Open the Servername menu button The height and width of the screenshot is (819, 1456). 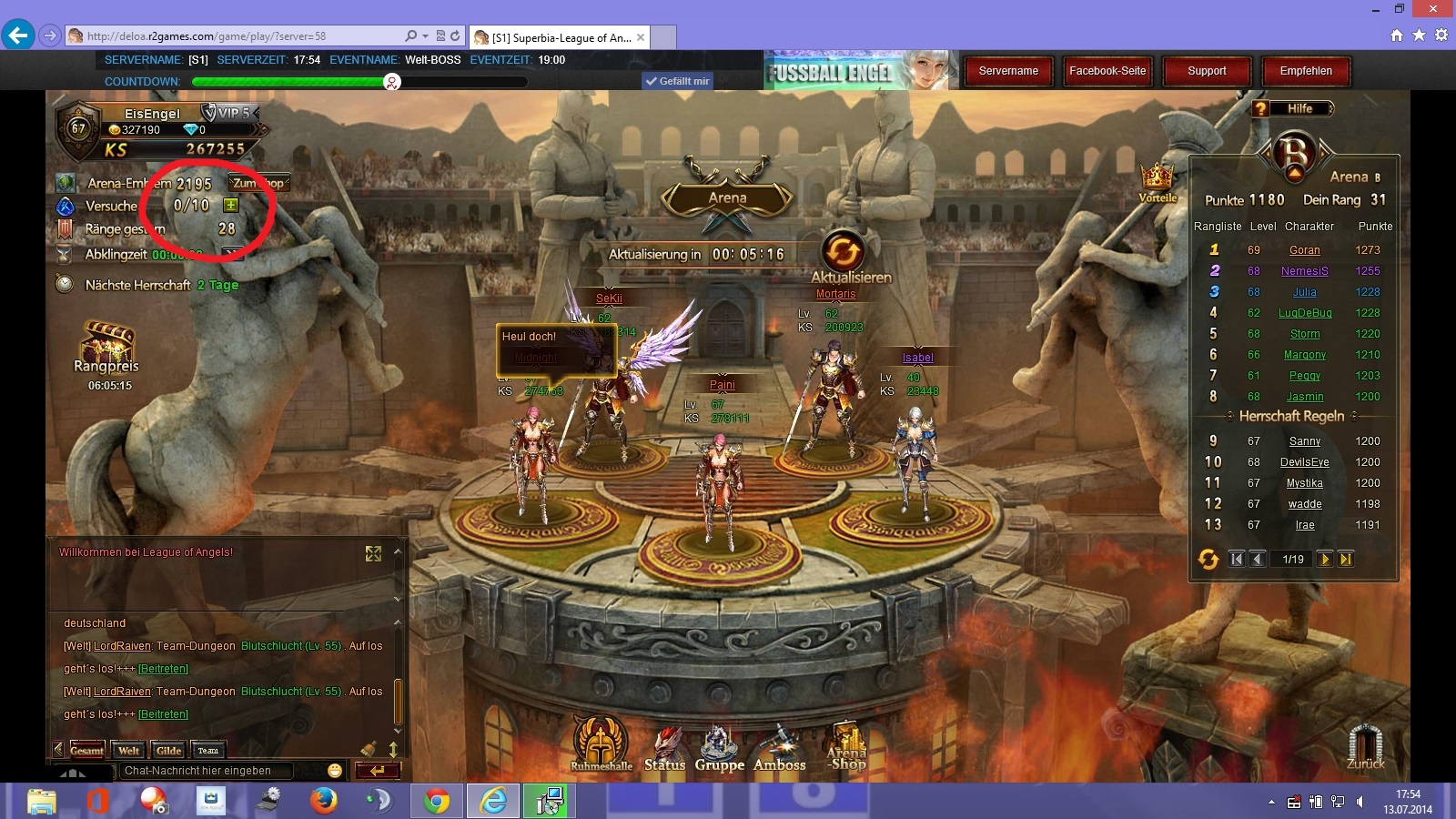pyautogui.click(x=1008, y=71)
